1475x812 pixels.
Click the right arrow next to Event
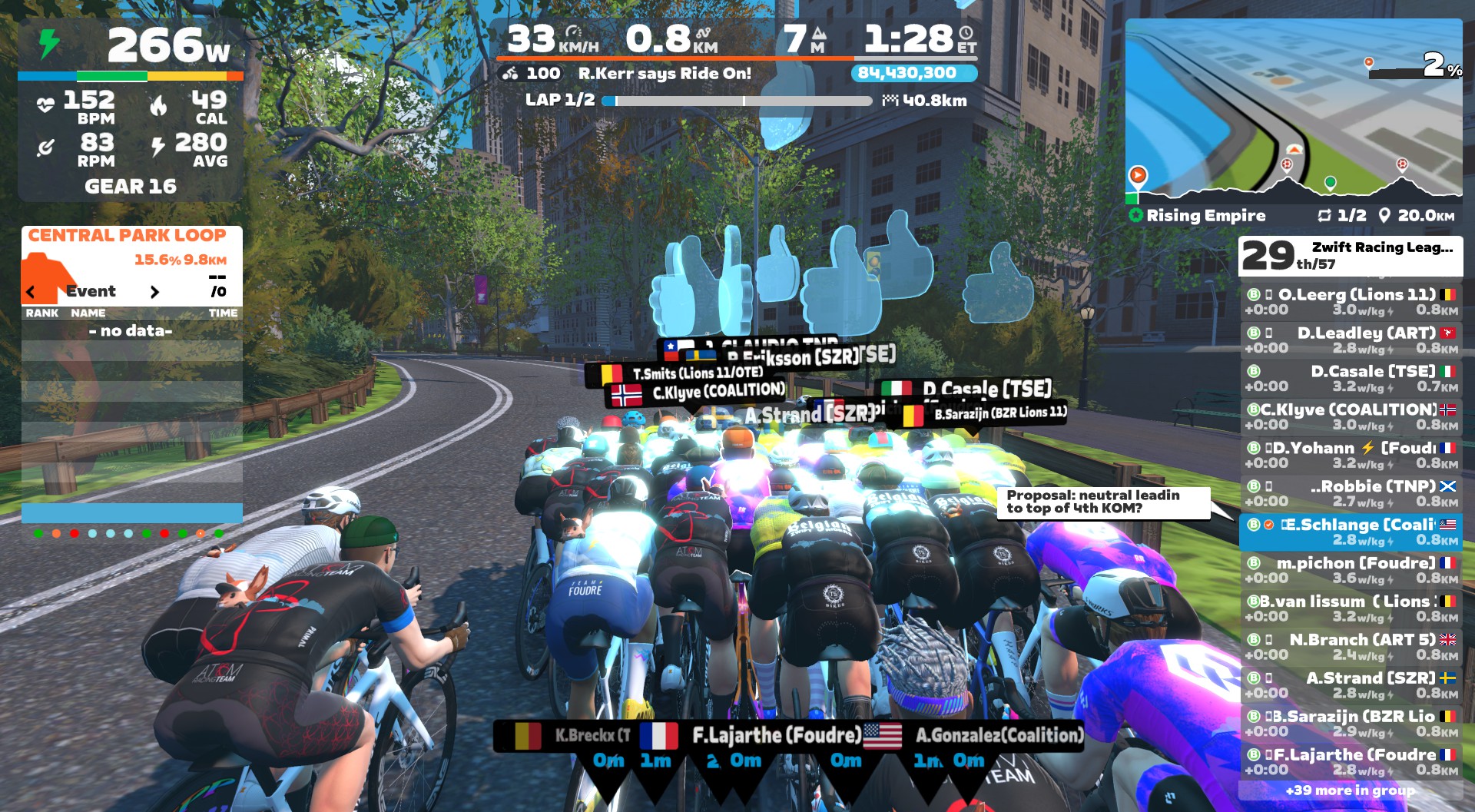click(x=154, y=292)
